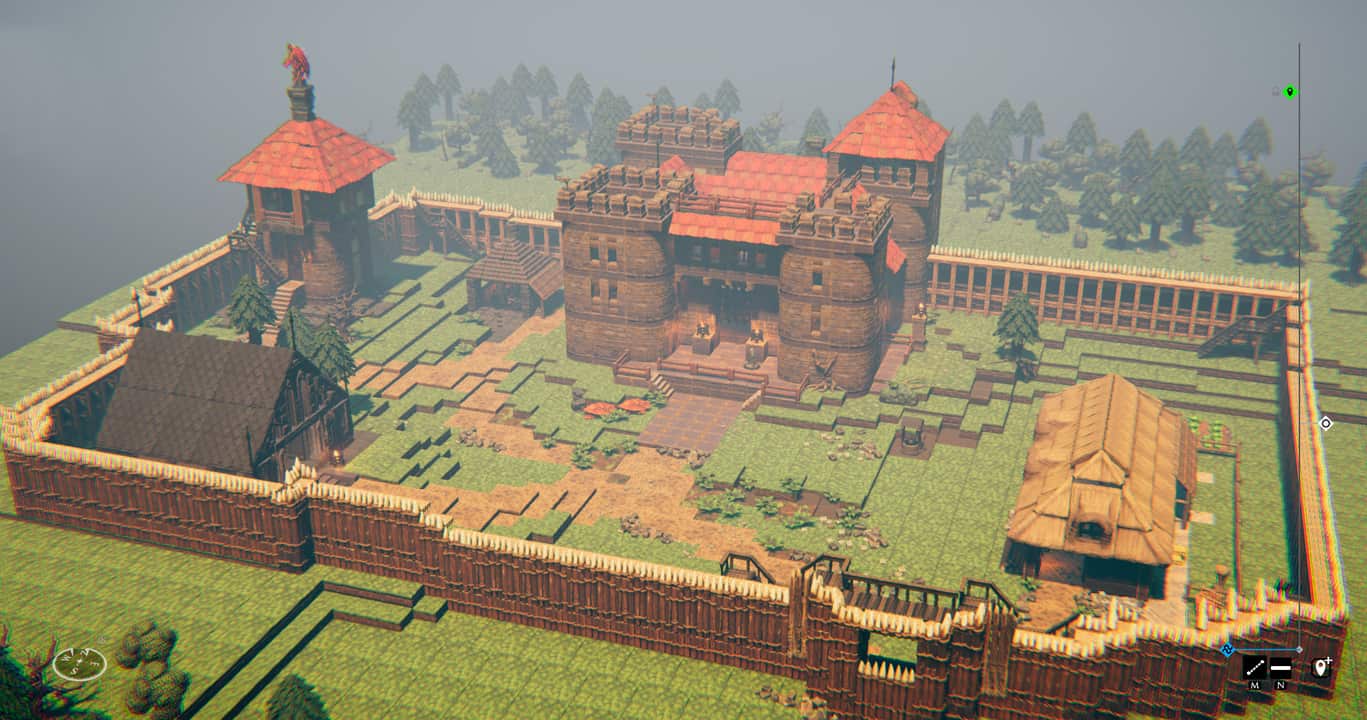Click the diamond endpoint of the measurement line
This screenshot has height=720, width=1367.
1299,649
